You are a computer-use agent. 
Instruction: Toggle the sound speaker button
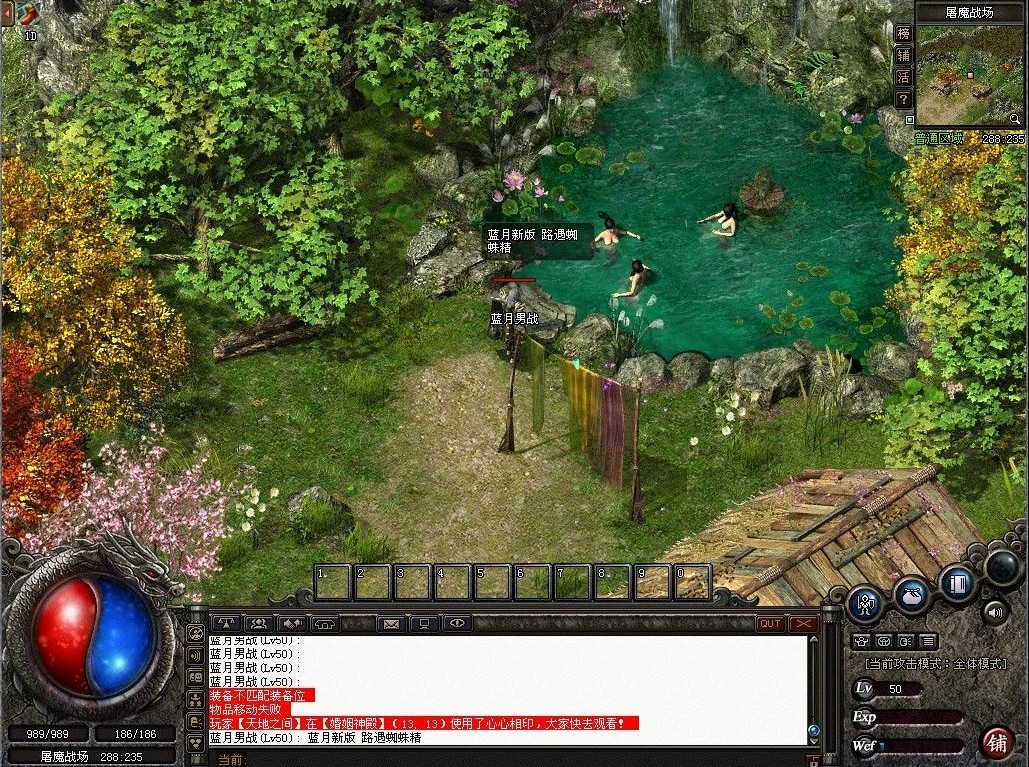[x=994, y=611]
